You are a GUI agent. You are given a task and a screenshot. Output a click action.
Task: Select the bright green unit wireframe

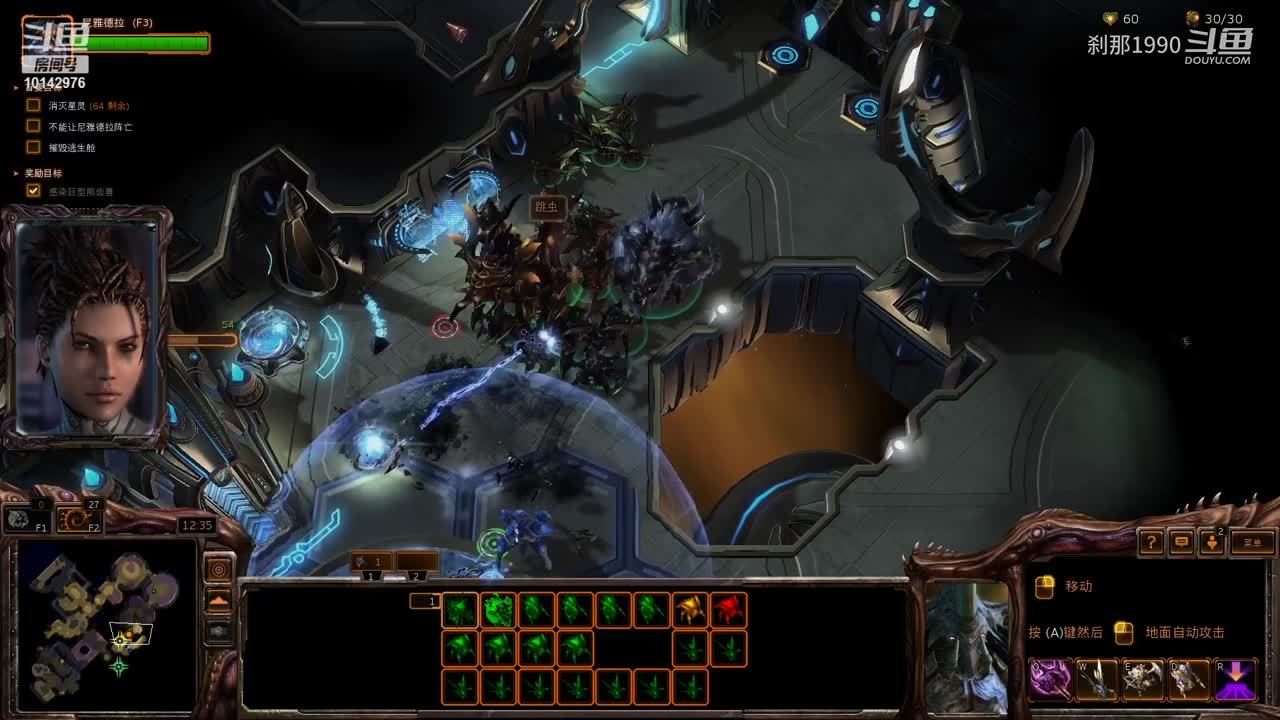pos(497,610)
